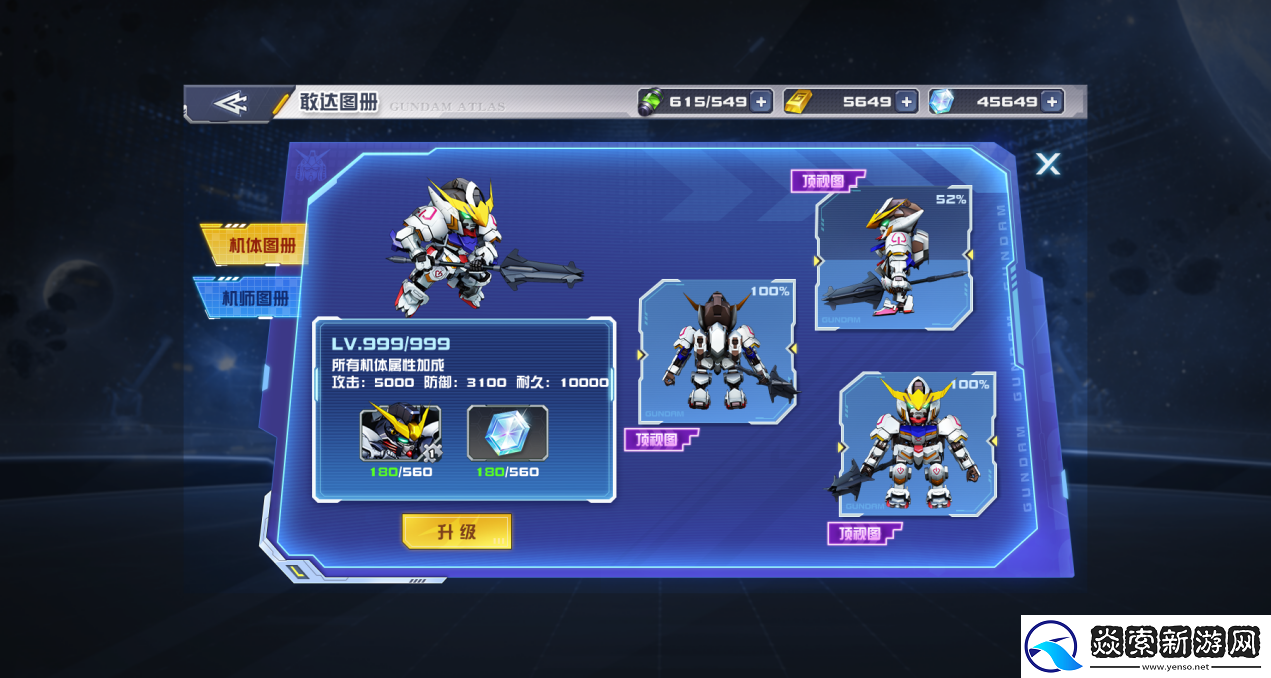This screenshot has height=678, width=1271.
Task: Open the 52% side view thumbnail
Action: tap(893, 257)
